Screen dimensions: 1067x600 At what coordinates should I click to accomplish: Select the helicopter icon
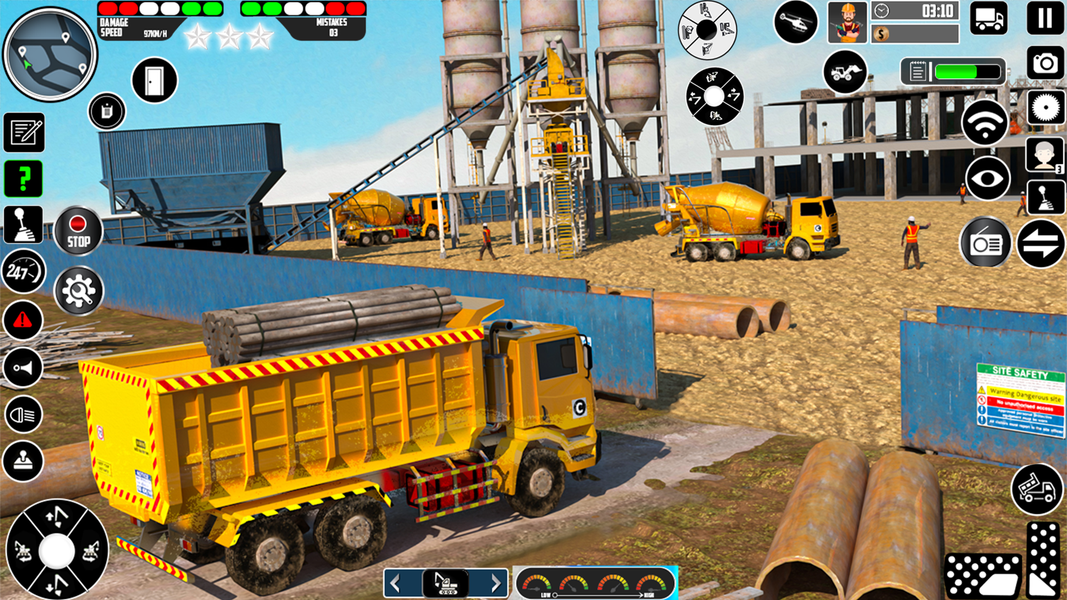795,21
